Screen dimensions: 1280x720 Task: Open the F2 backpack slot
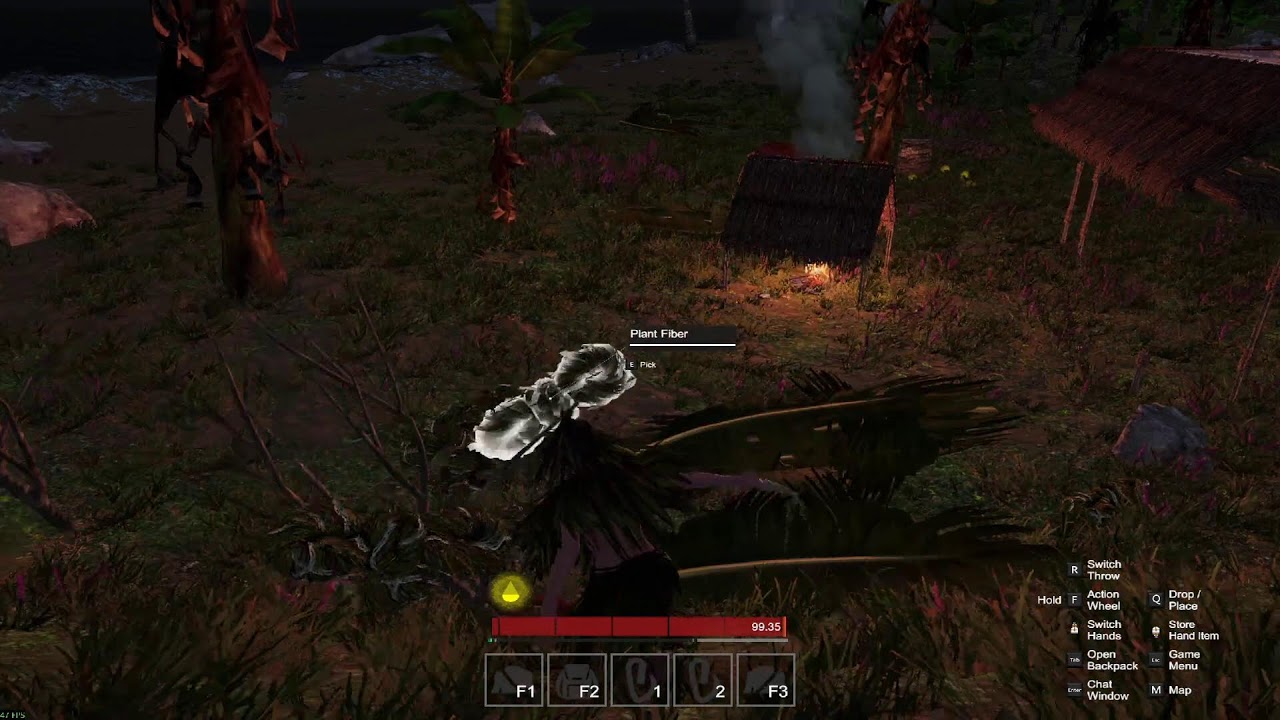tap(577, 680)
